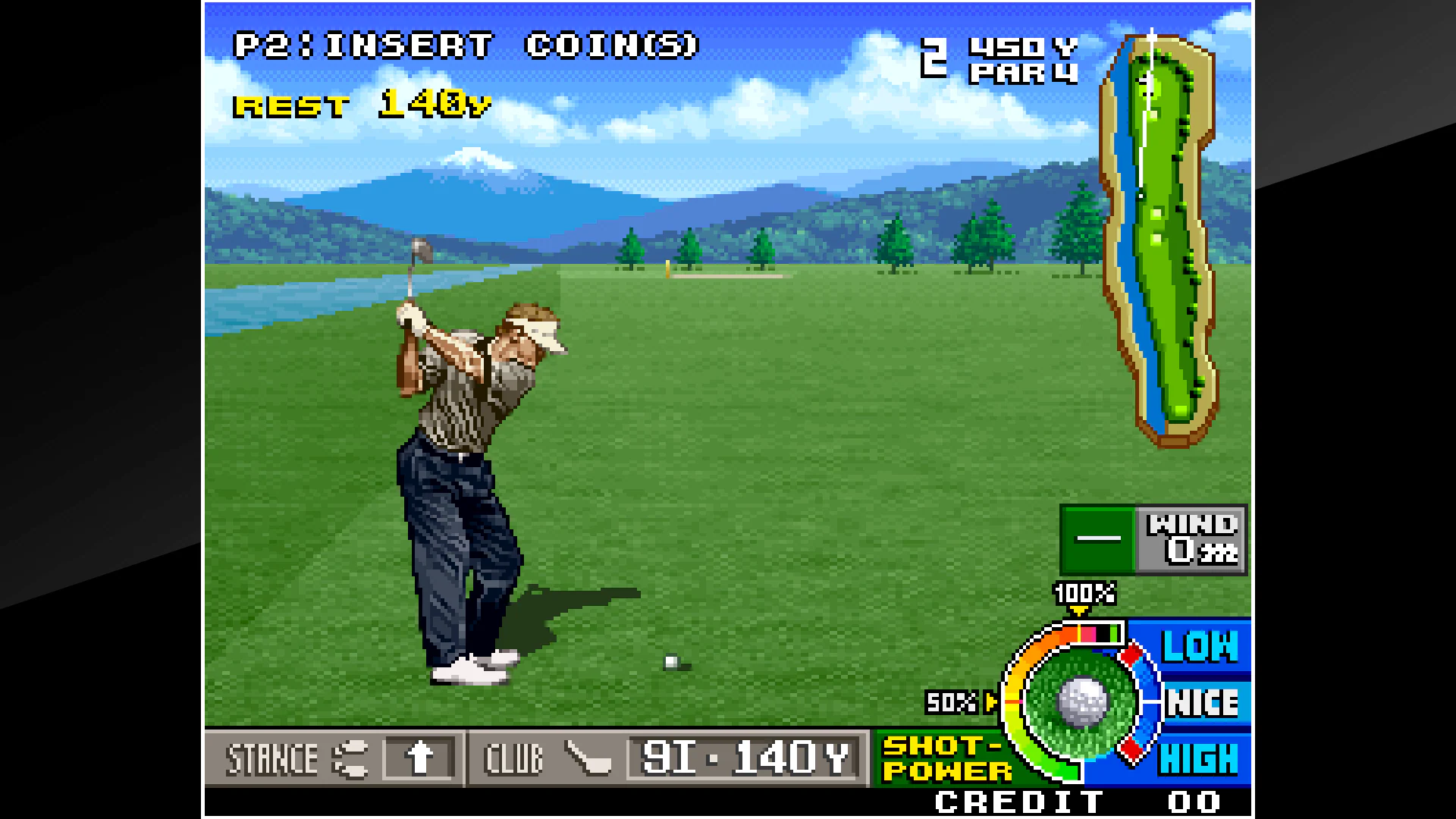Screen dimensions: 1456x819
Task: Click the hole 2 450Y PAR 4 header
Action: (x=1001, y=61)
